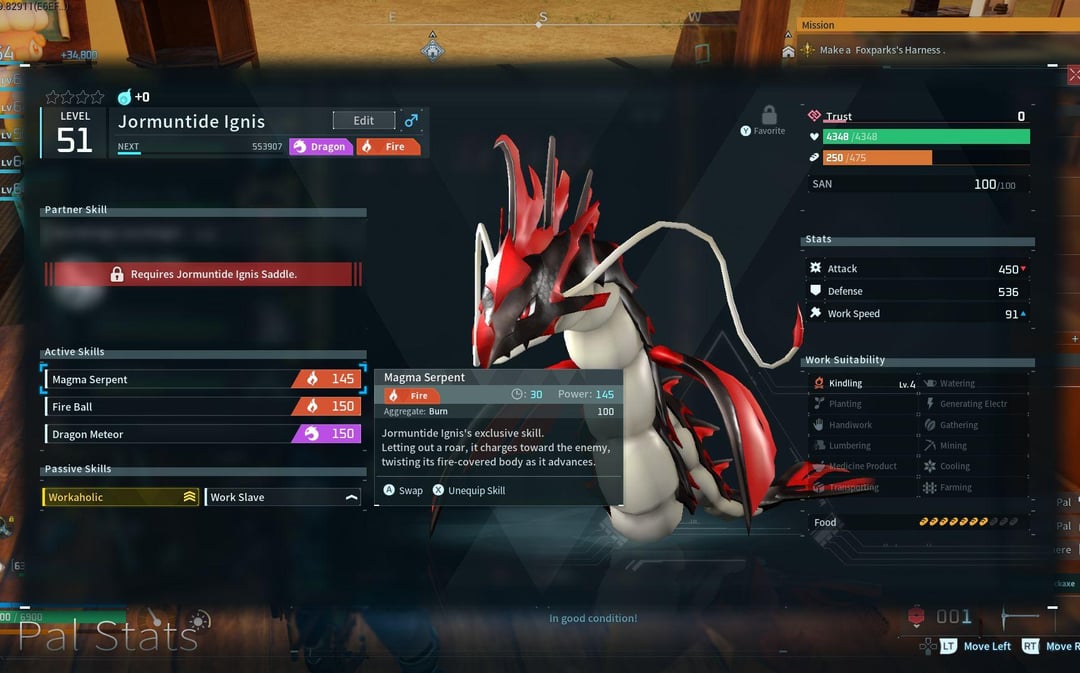Select the Work Slave passive skill

click(283, 497)
